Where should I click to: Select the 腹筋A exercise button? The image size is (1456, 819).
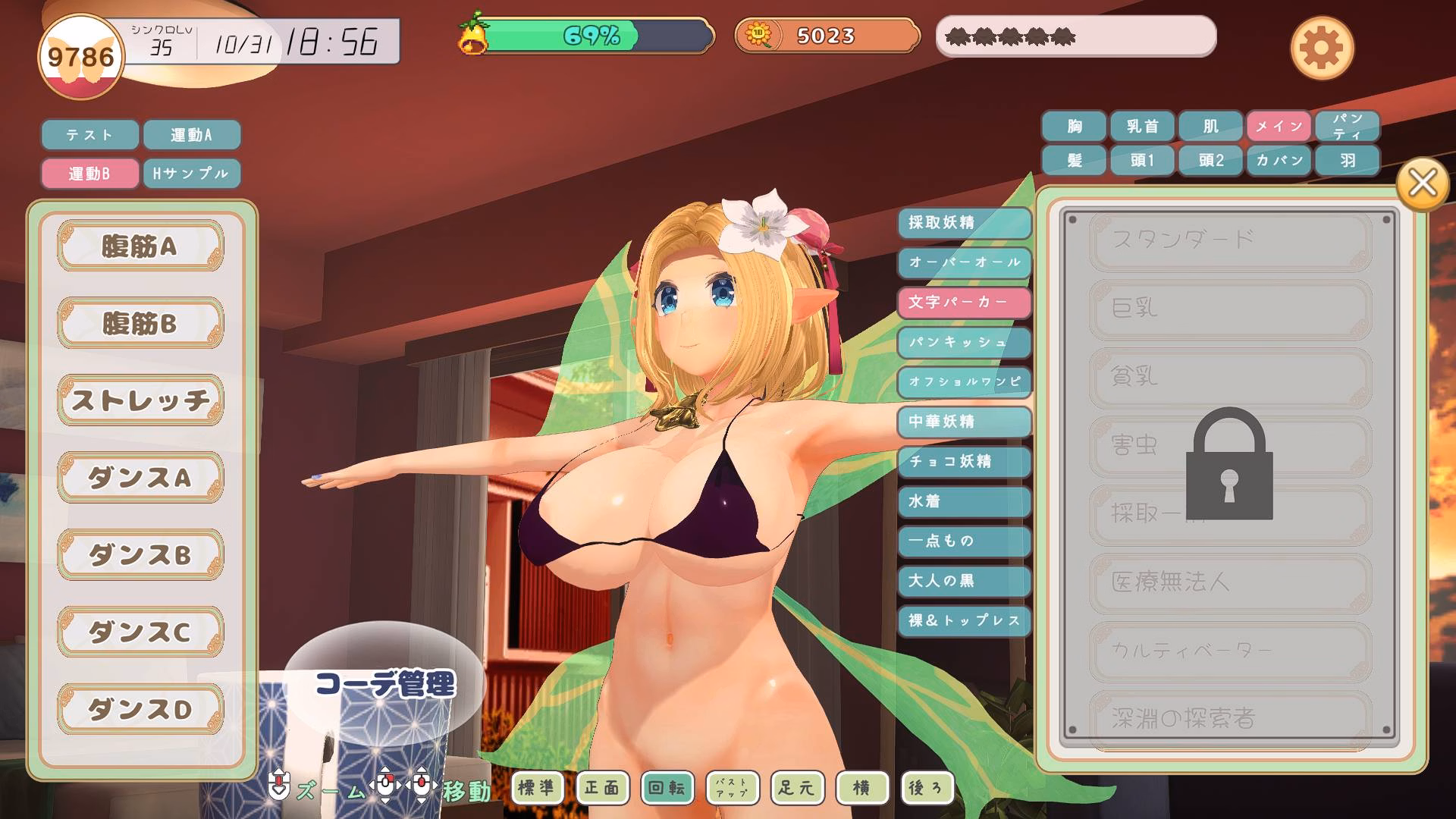pos(140,246)
